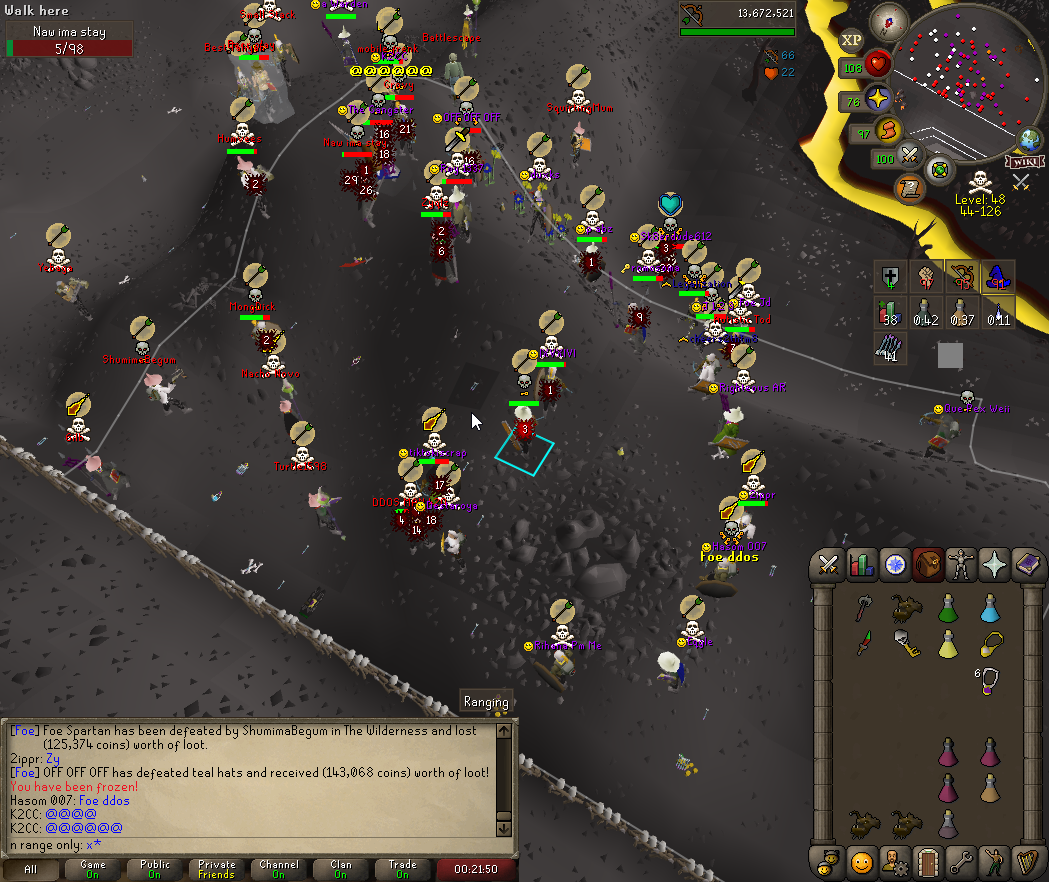This screenshot has height=882, width=1049.
Task: Open the Combat Options tab
Action: coord(827,565)
